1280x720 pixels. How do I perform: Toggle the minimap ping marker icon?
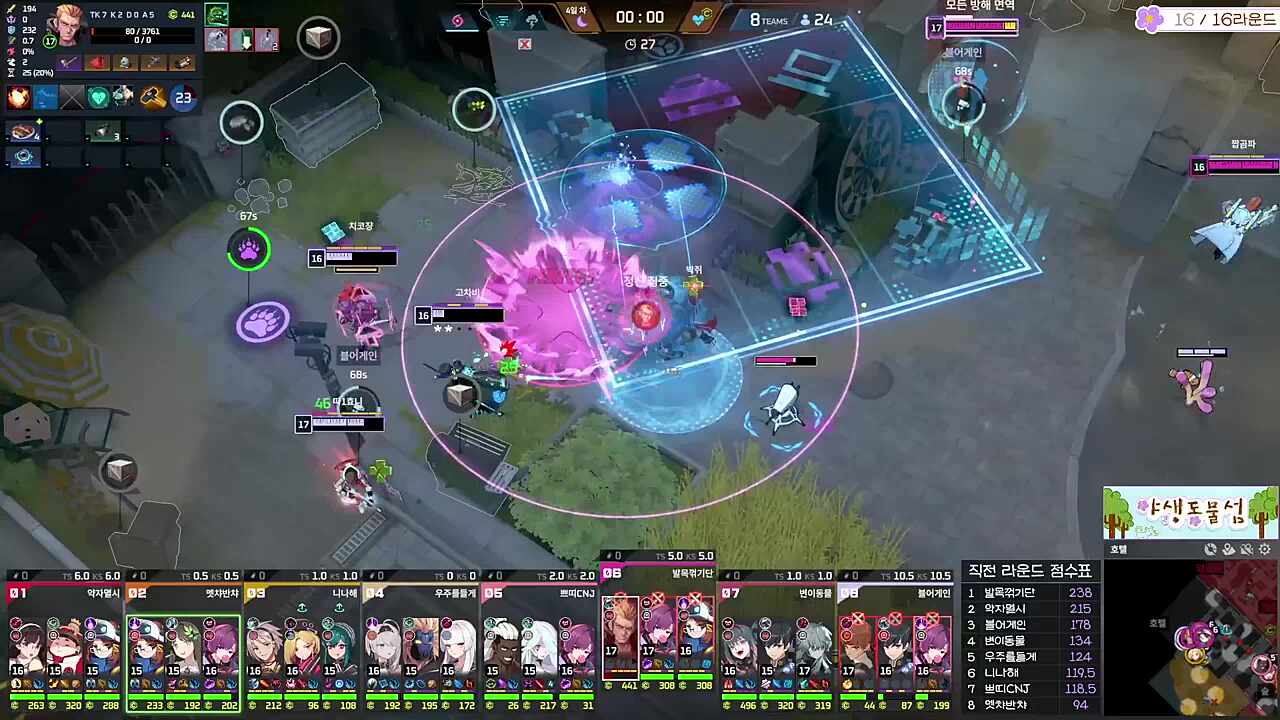tap(1229, 549)
